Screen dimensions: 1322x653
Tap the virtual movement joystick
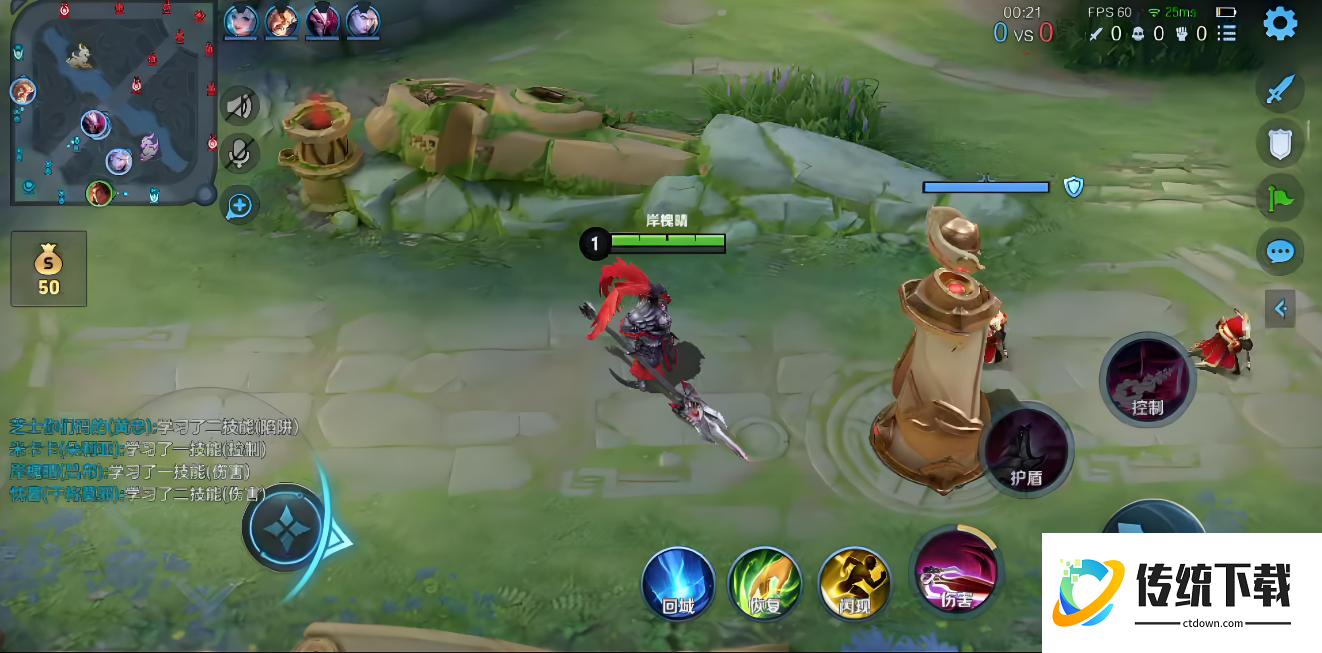287,527
